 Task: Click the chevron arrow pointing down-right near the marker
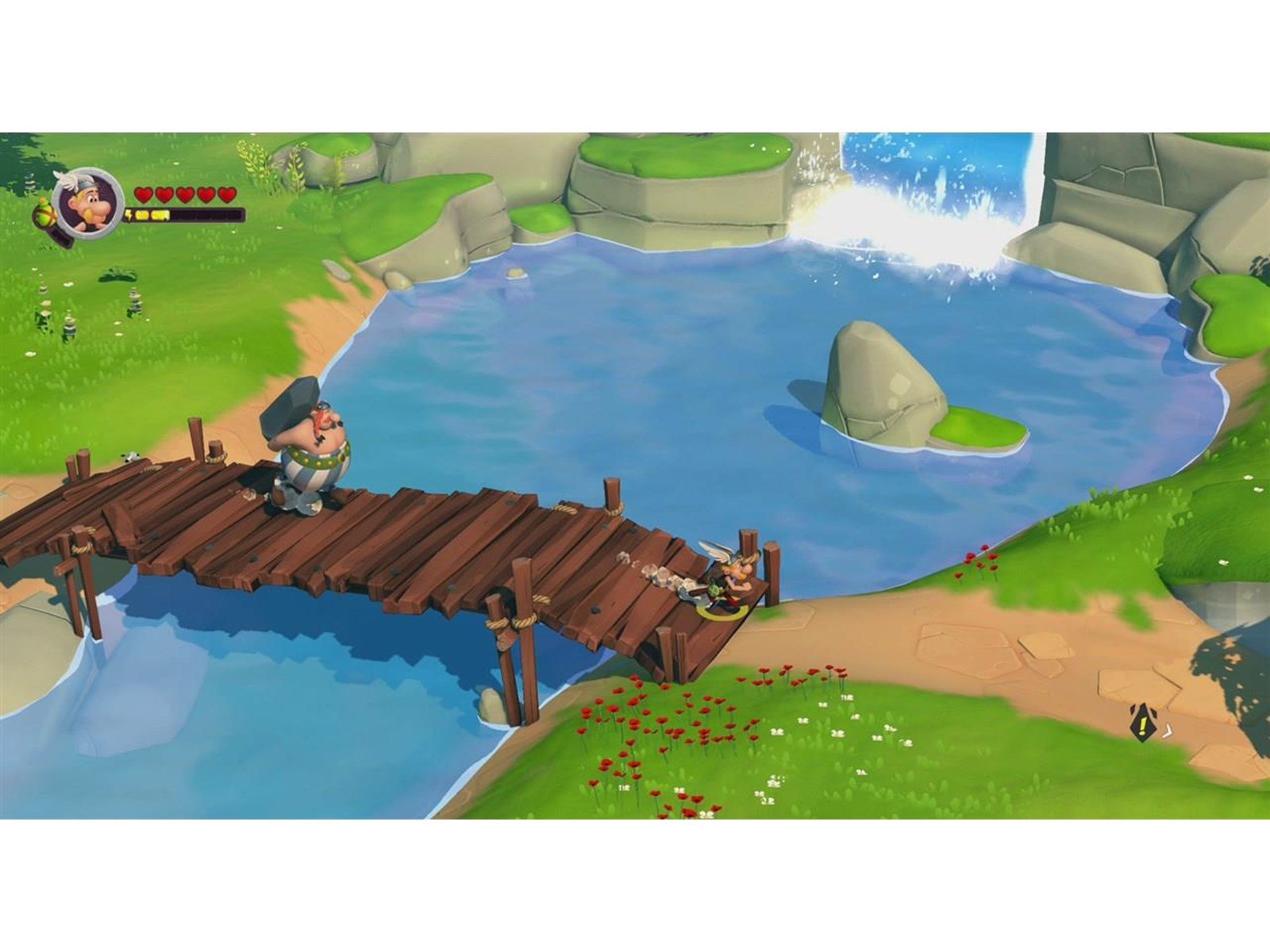pos(1167,731)
